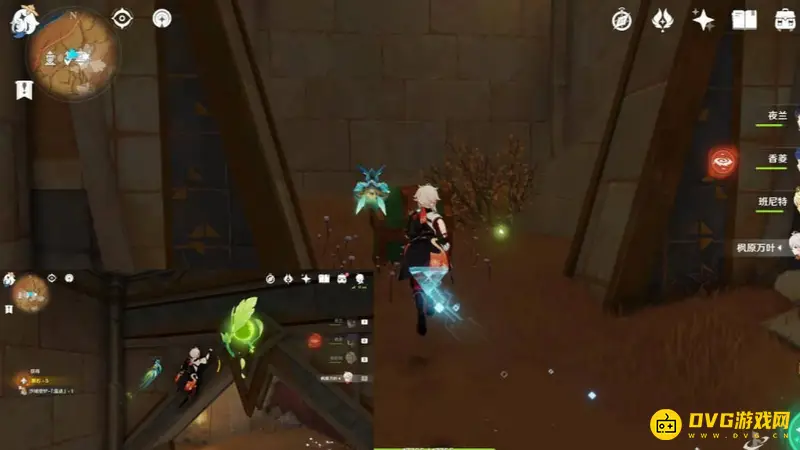Open the Paimon menu
The width and height of the screenshot is (800, 450).
point(22,21)
